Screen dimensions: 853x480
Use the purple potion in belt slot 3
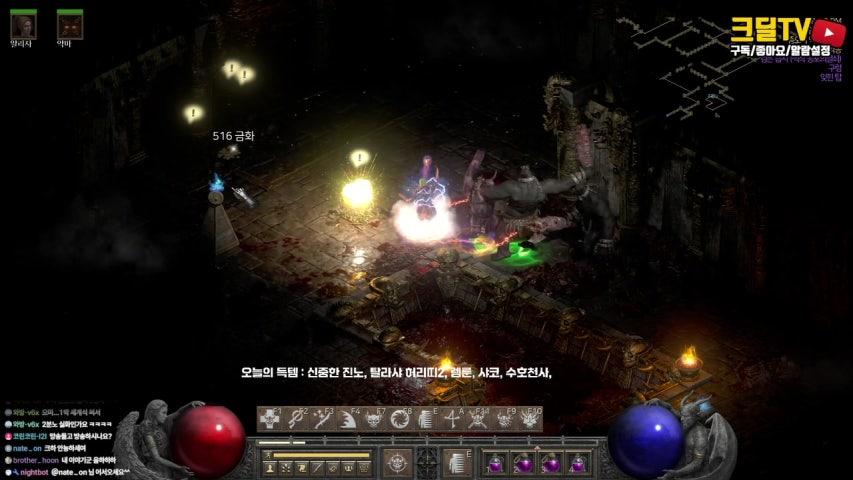[x=550, y=464]
